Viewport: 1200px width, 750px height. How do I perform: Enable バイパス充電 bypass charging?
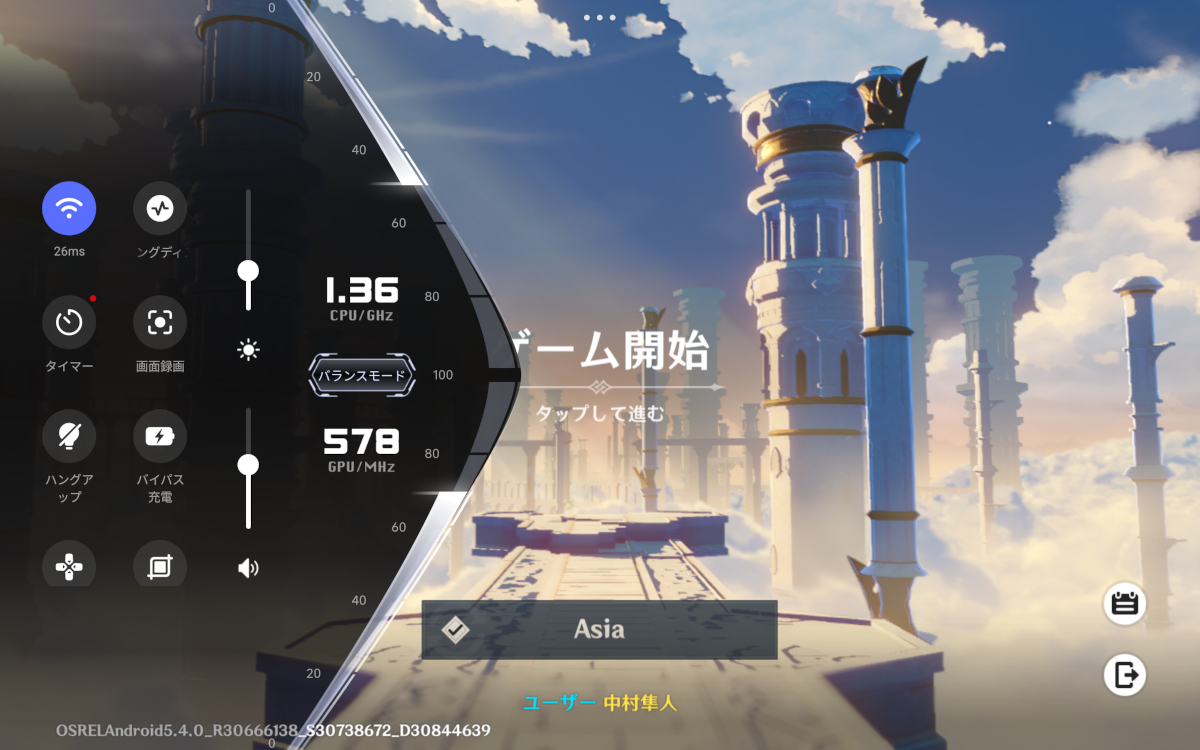[x=160, y=436]
